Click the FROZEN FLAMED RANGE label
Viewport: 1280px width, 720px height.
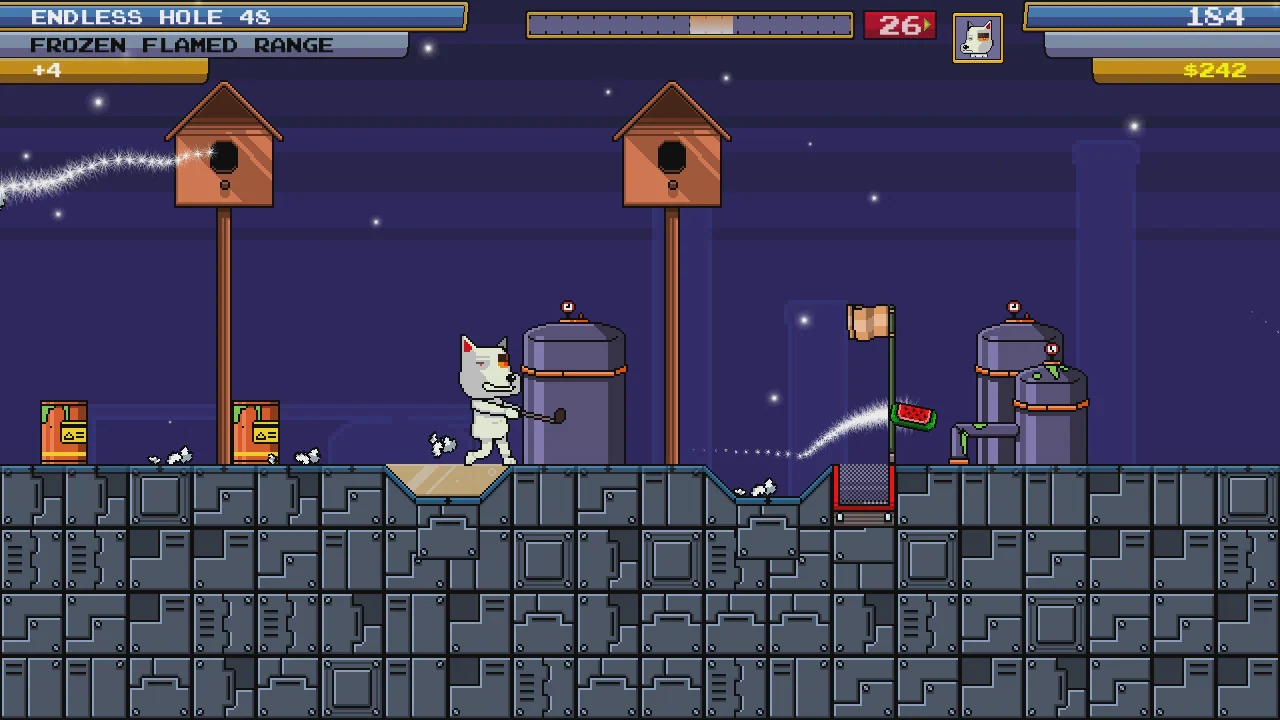click(x=180, y=44)
